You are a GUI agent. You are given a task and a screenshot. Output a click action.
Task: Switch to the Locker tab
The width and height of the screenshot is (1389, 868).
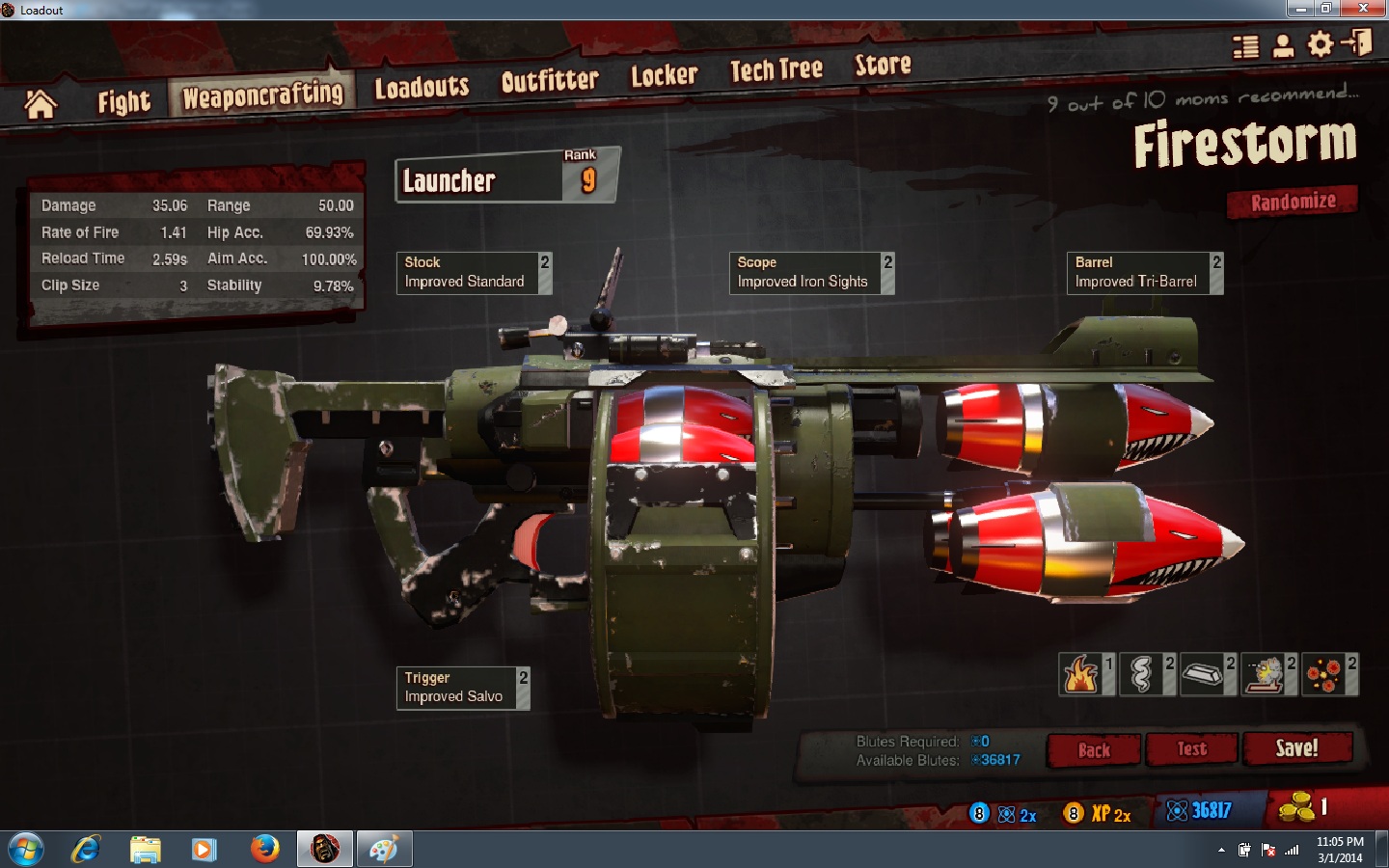coord(664,75)
